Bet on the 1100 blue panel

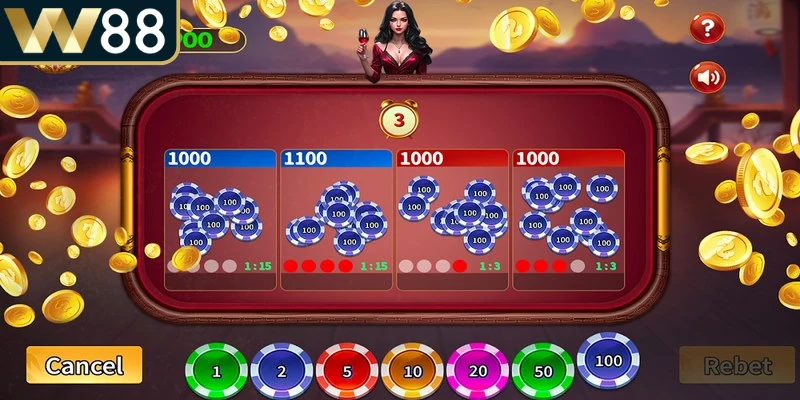coord(336,220)
